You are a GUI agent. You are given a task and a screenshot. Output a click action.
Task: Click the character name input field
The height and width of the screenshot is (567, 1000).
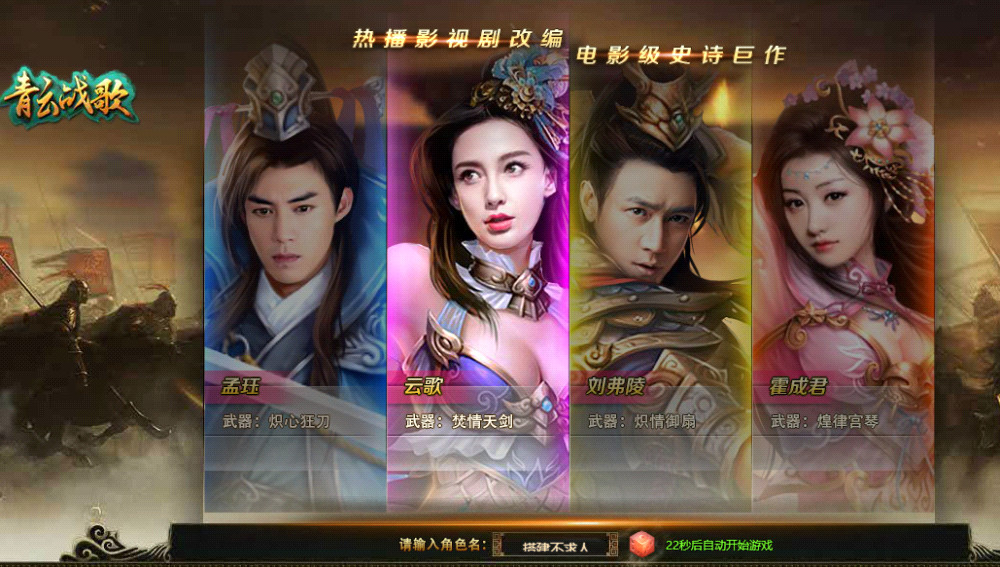coord(555,546)
